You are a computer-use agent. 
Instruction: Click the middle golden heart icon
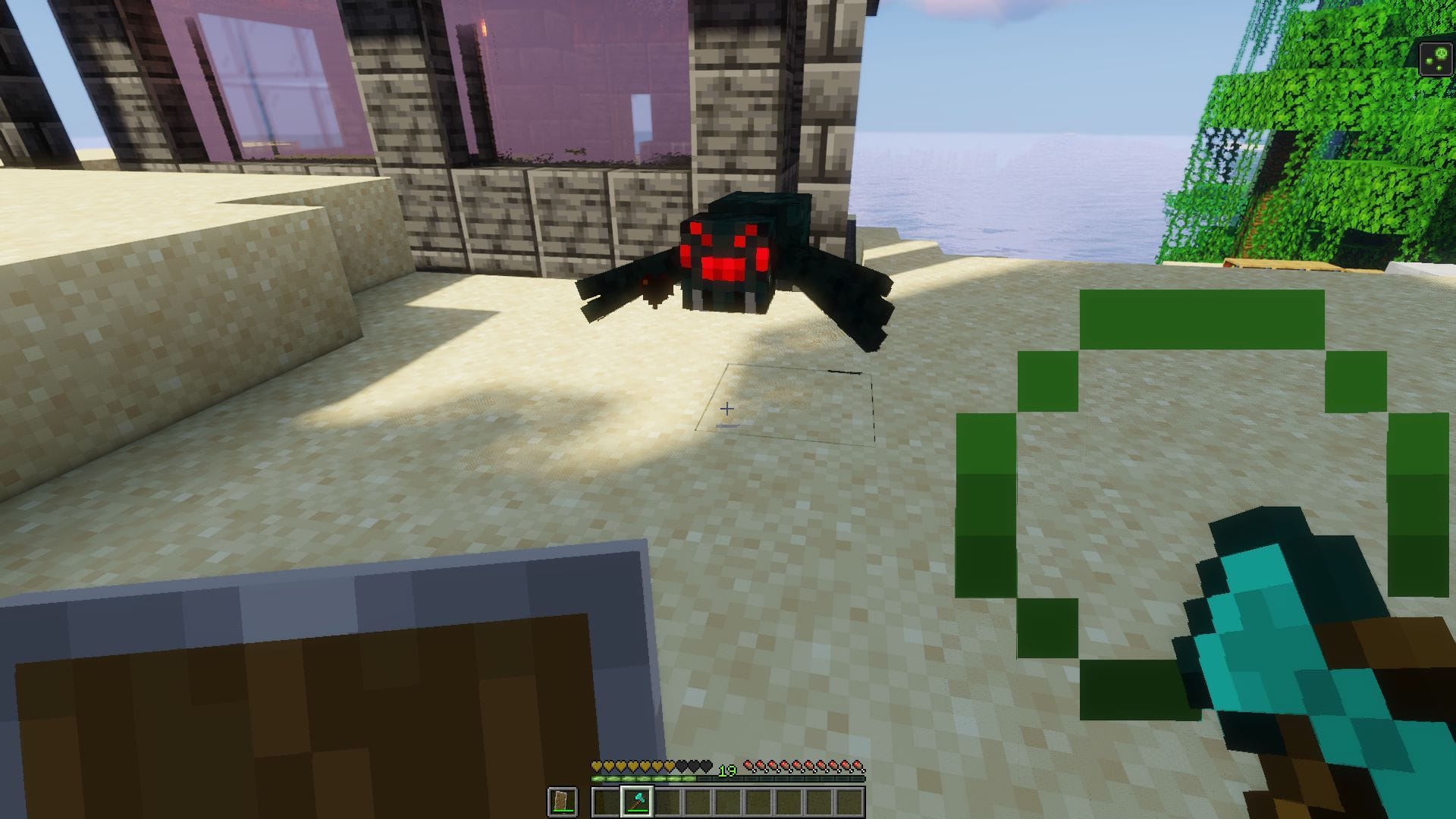pos(631,766)
